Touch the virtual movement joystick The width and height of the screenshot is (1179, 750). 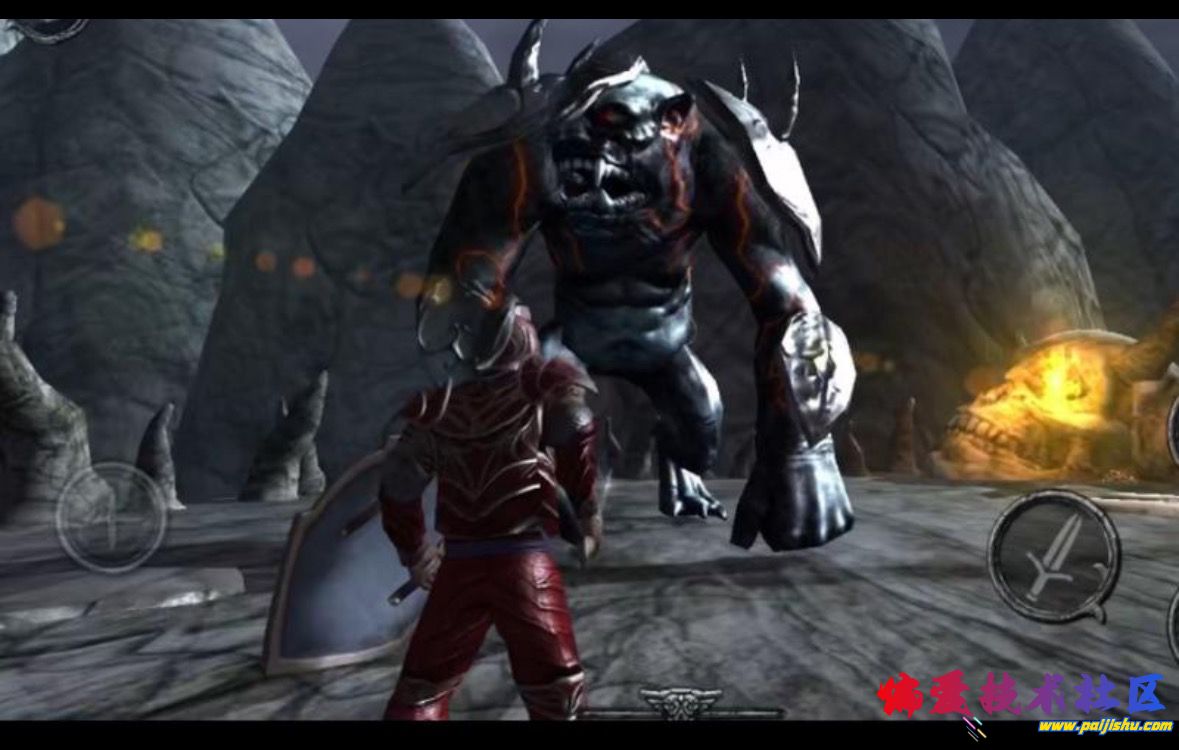(x=111, y=517)
